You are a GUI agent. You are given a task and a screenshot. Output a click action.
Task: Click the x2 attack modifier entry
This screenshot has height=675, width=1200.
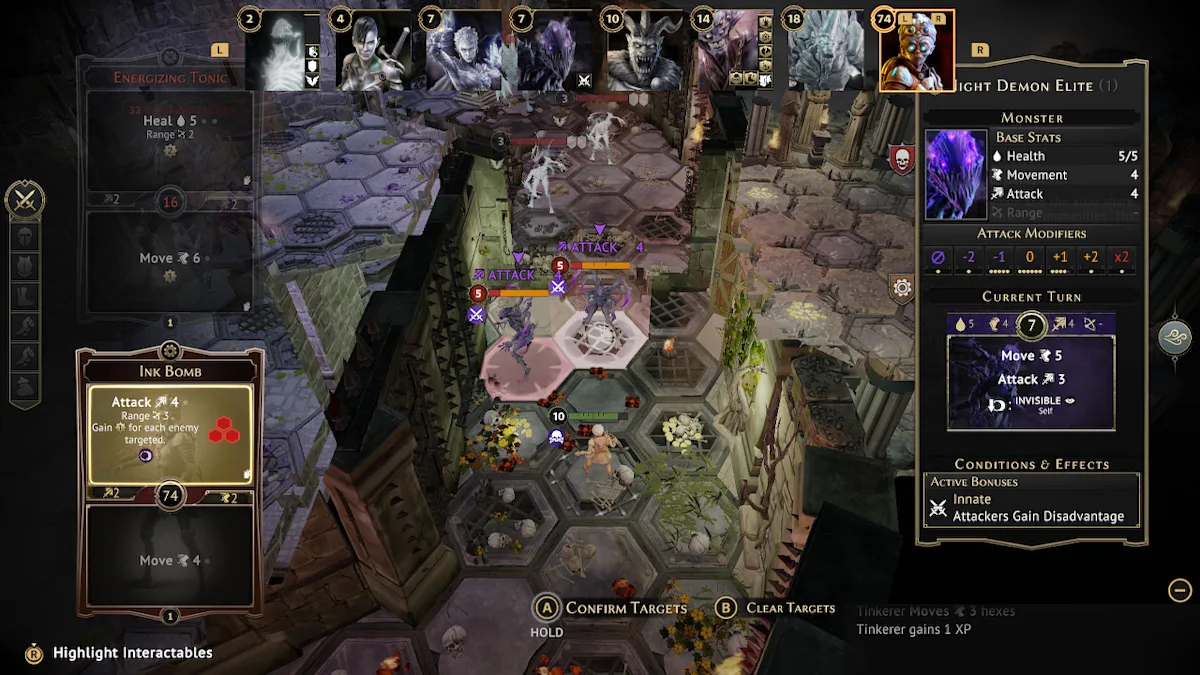(1121, 258)
